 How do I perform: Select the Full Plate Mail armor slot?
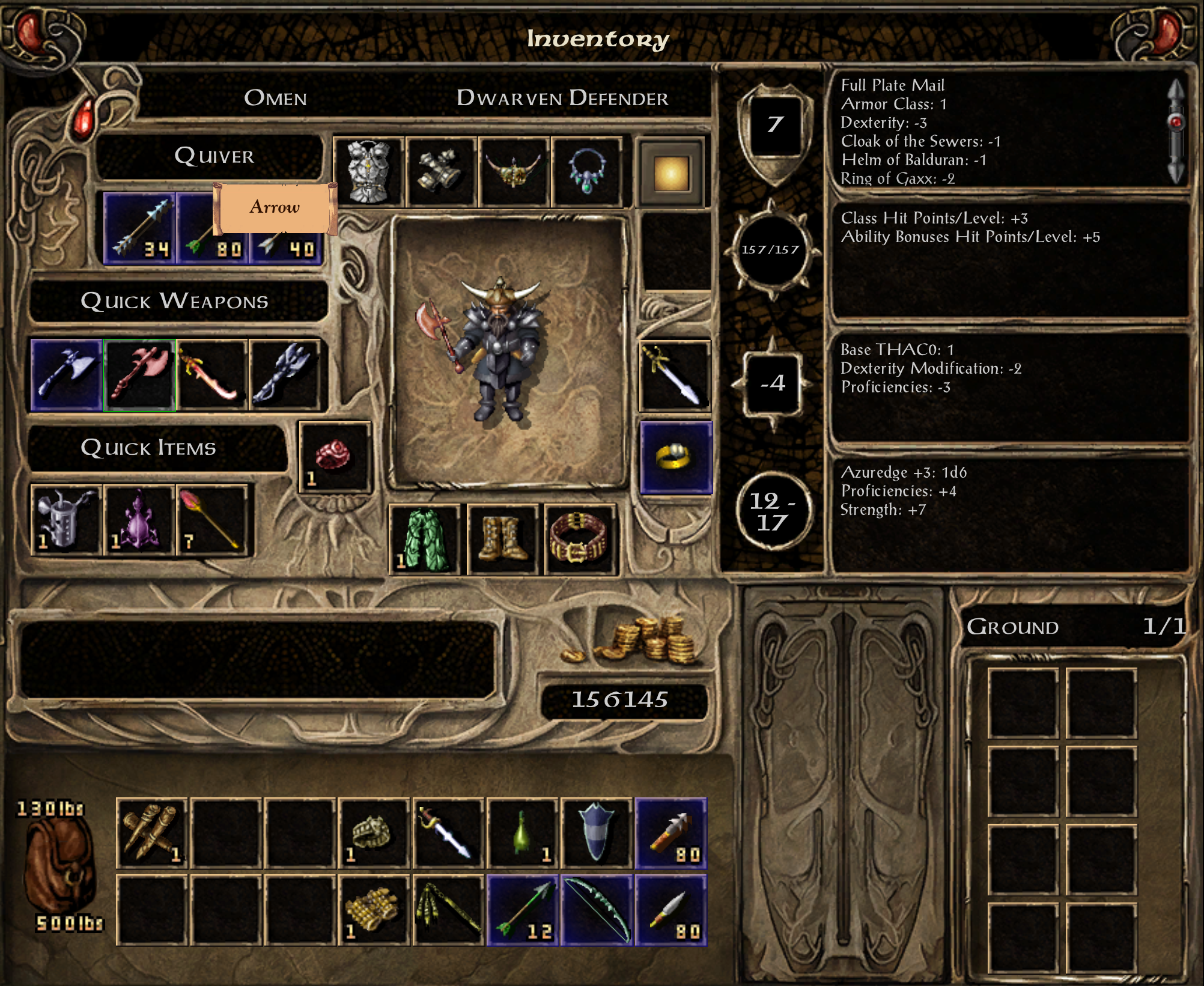(x=369, y=172)
